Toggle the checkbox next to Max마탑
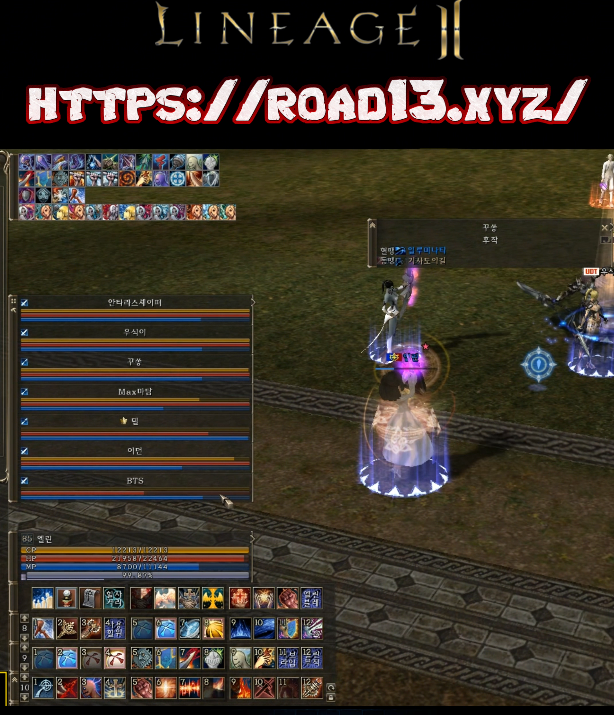The image size is (614, 715). tap(25, 391)
